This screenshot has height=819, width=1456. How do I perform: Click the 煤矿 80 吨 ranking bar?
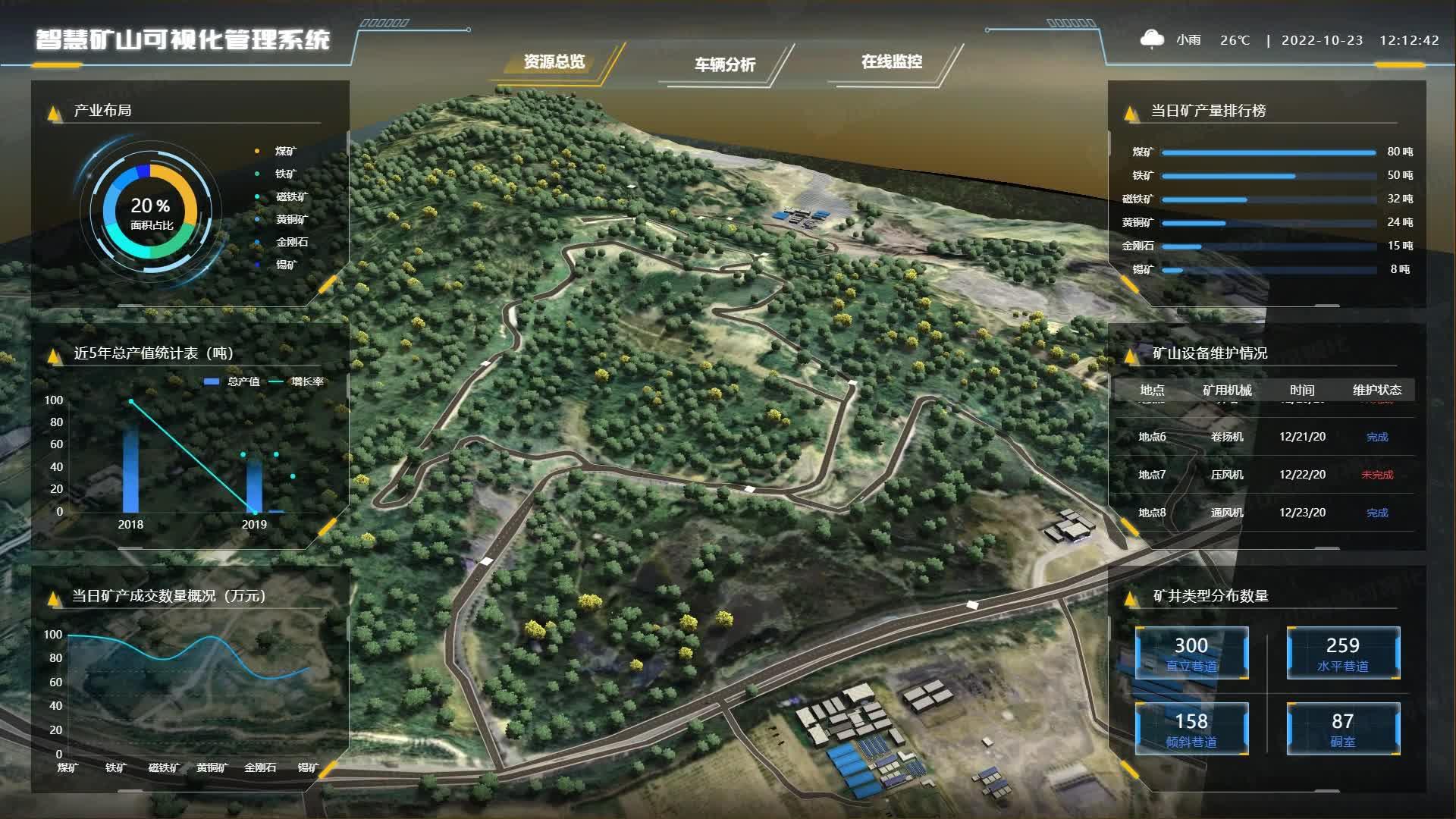pyautogui.click(x=1268, y=152)
